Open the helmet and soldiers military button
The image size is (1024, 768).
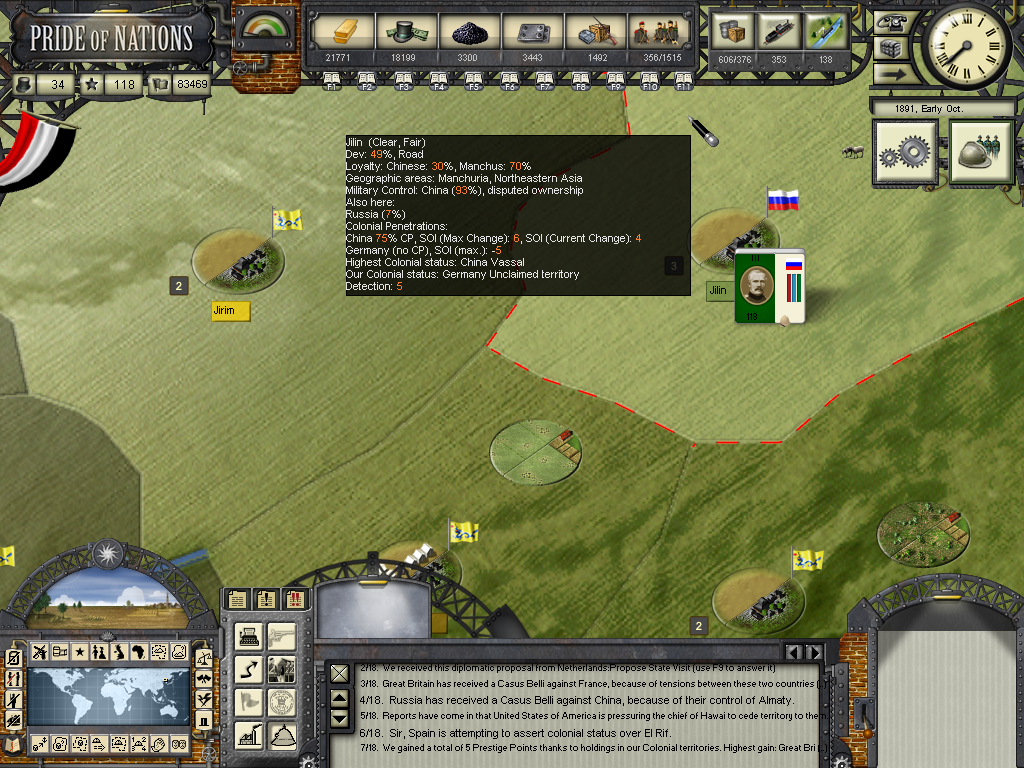click(981, 153)
